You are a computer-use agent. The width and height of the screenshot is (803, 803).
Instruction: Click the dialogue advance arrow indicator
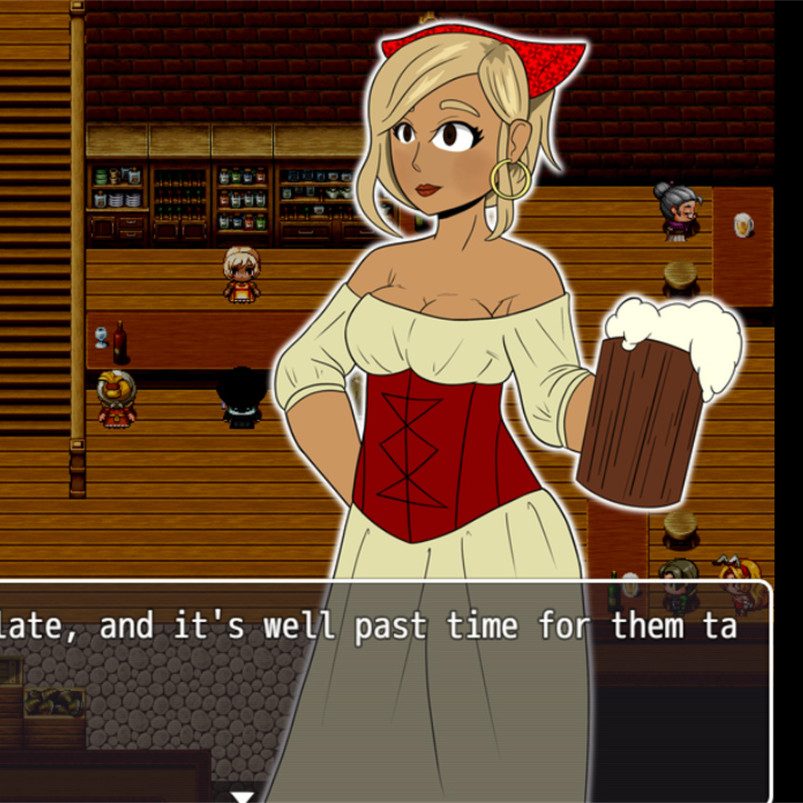click(241, 796)
